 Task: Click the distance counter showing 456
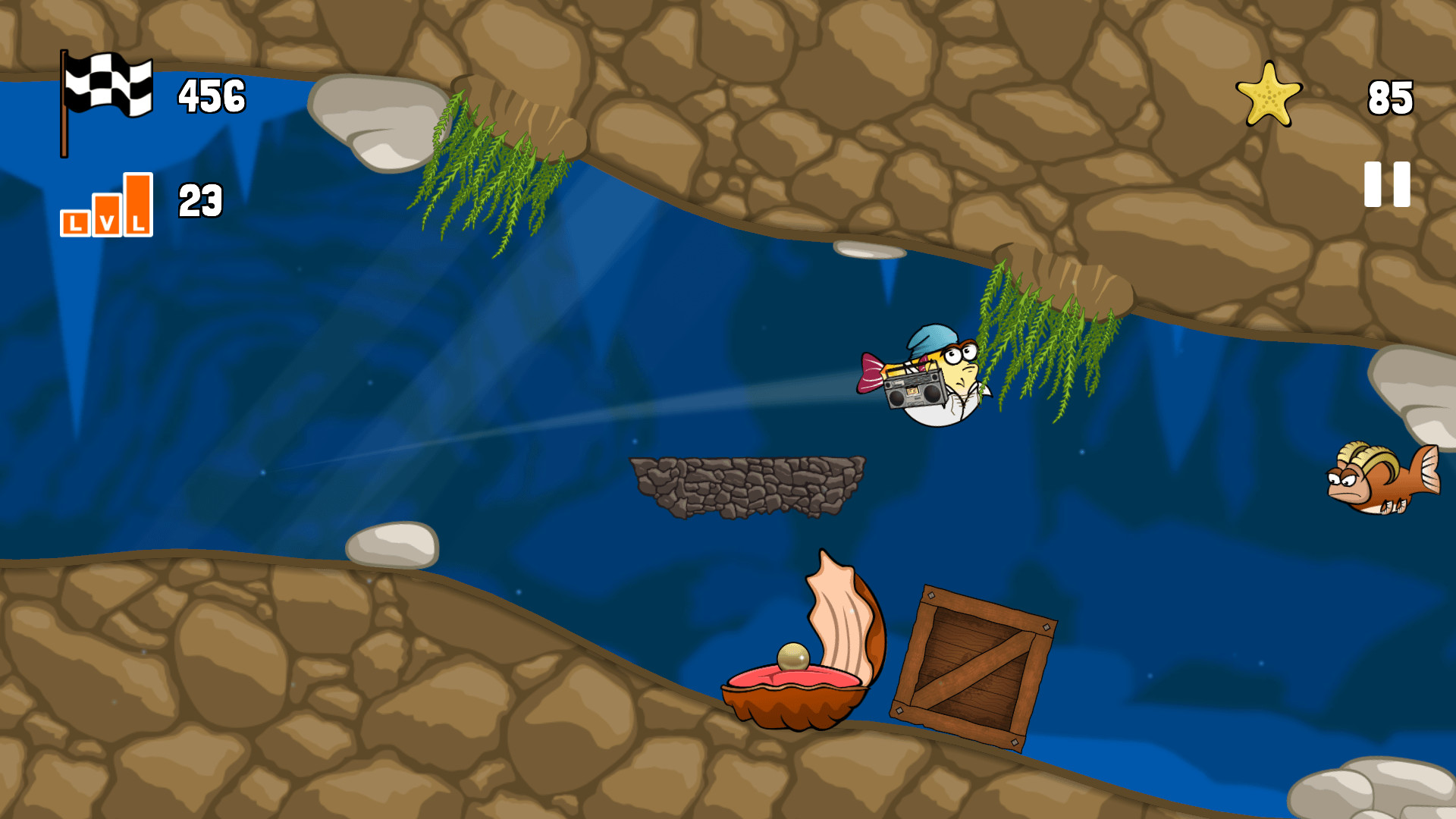pyautogui.click(x=211, y=95)
